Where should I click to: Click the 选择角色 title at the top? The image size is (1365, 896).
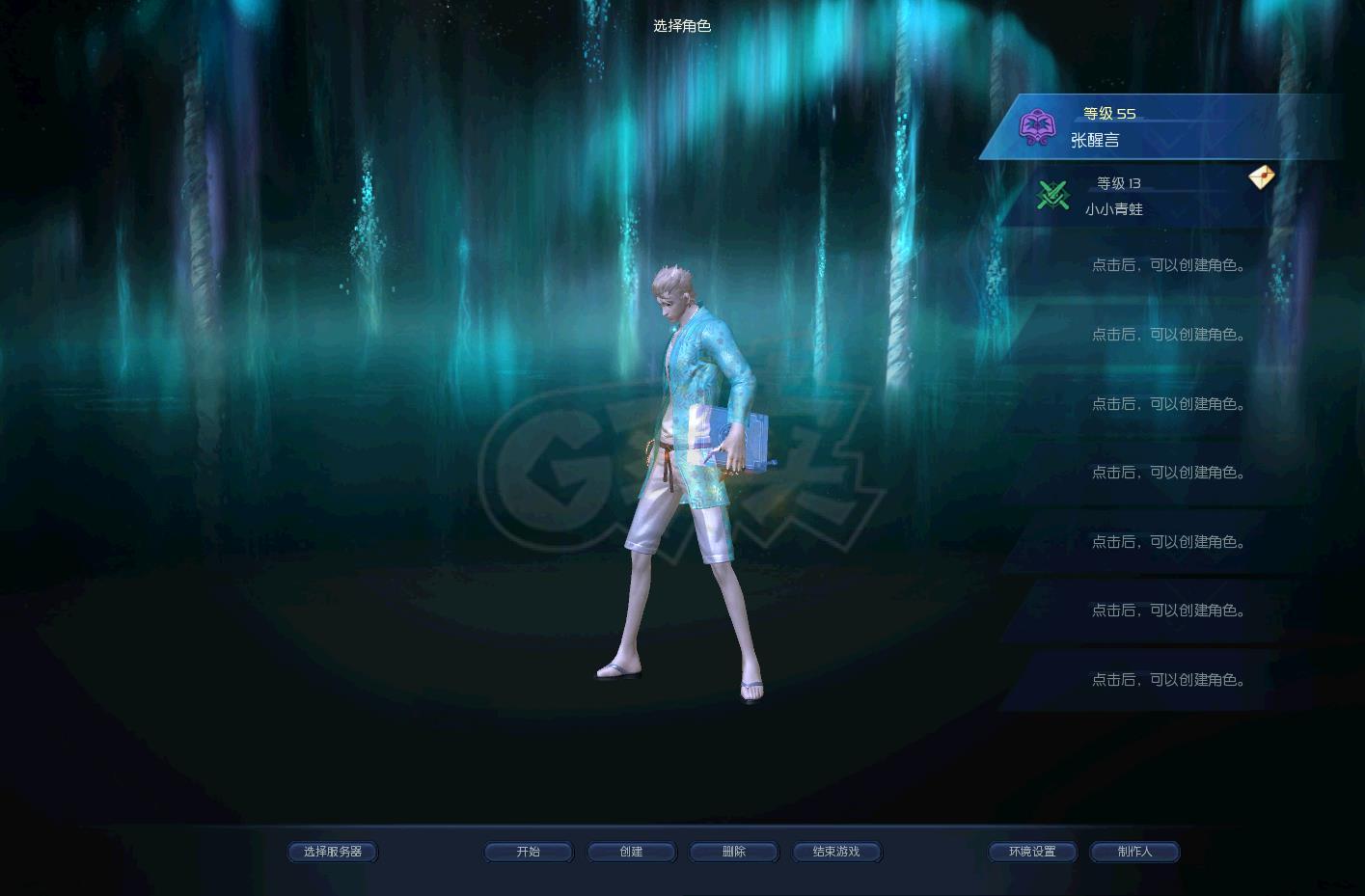683,26
